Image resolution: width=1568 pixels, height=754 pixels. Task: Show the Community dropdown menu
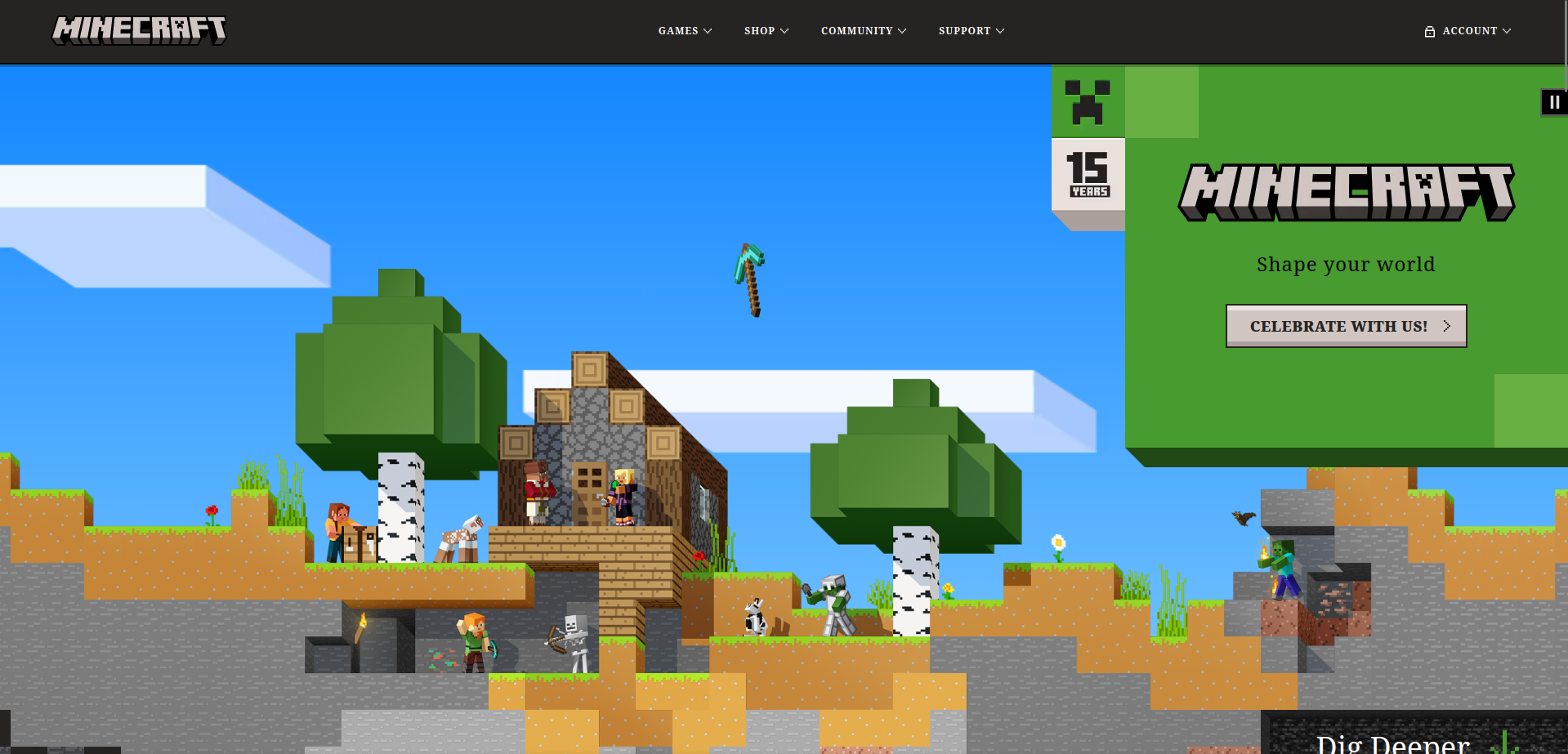pyautogui.click(x=863, y=31)
